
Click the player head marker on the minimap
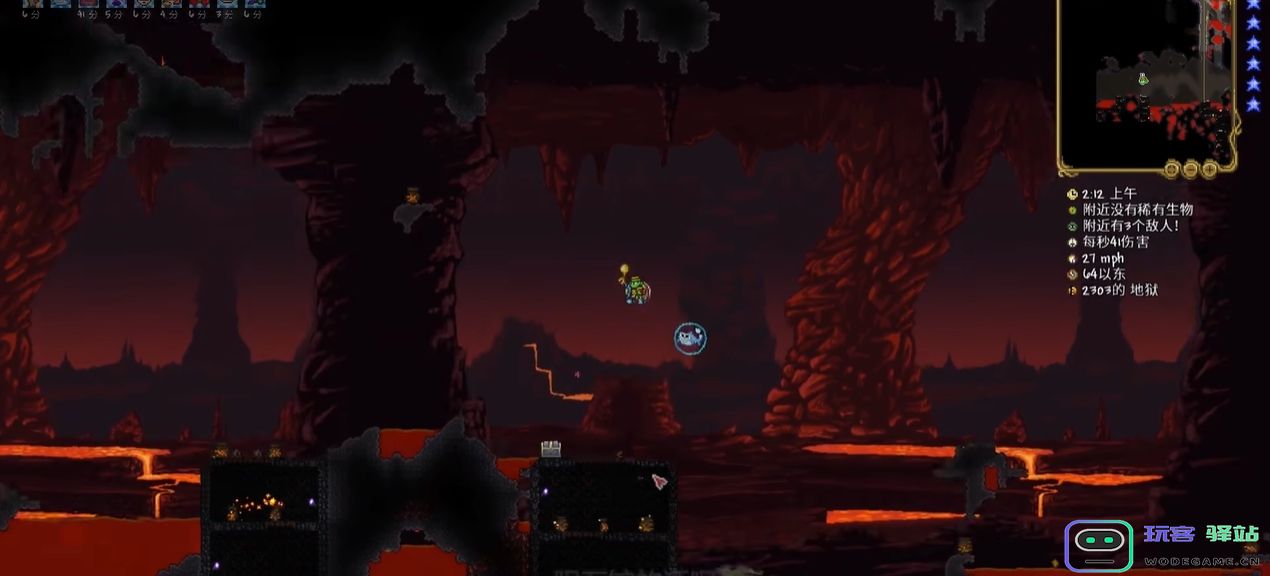(1142, 79)
